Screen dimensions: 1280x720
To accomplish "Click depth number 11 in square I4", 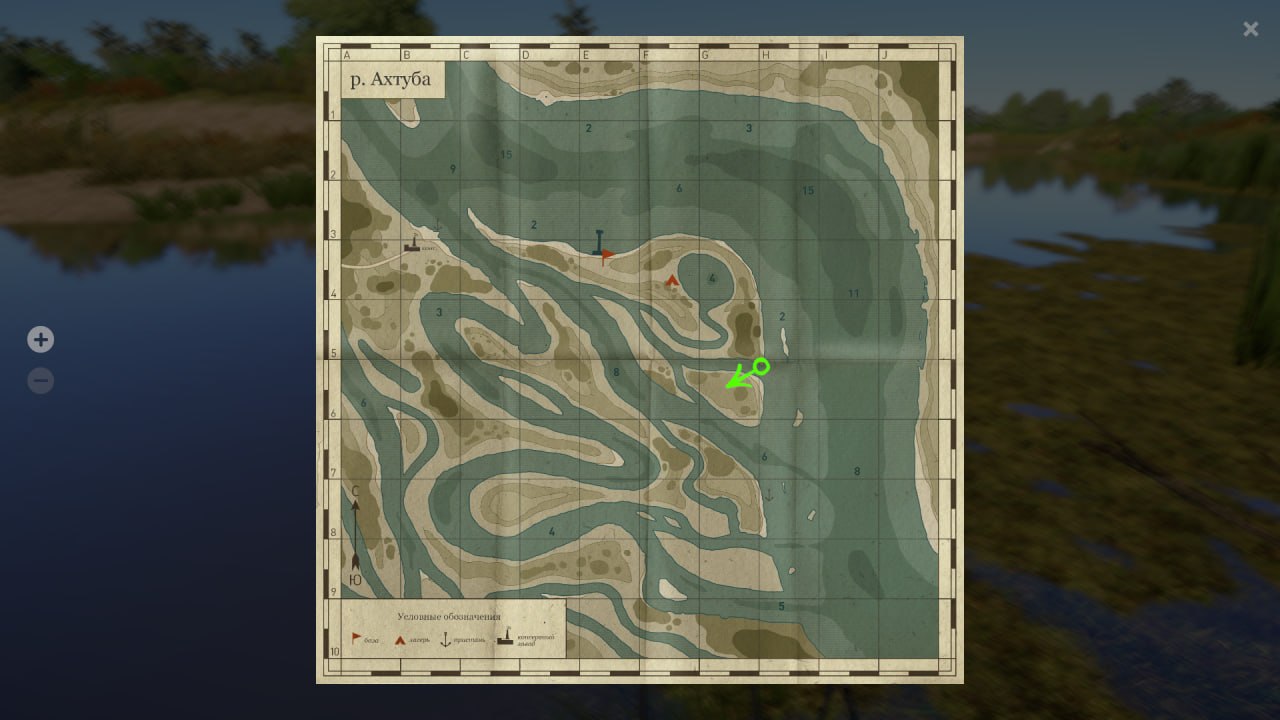I will 855,293.
